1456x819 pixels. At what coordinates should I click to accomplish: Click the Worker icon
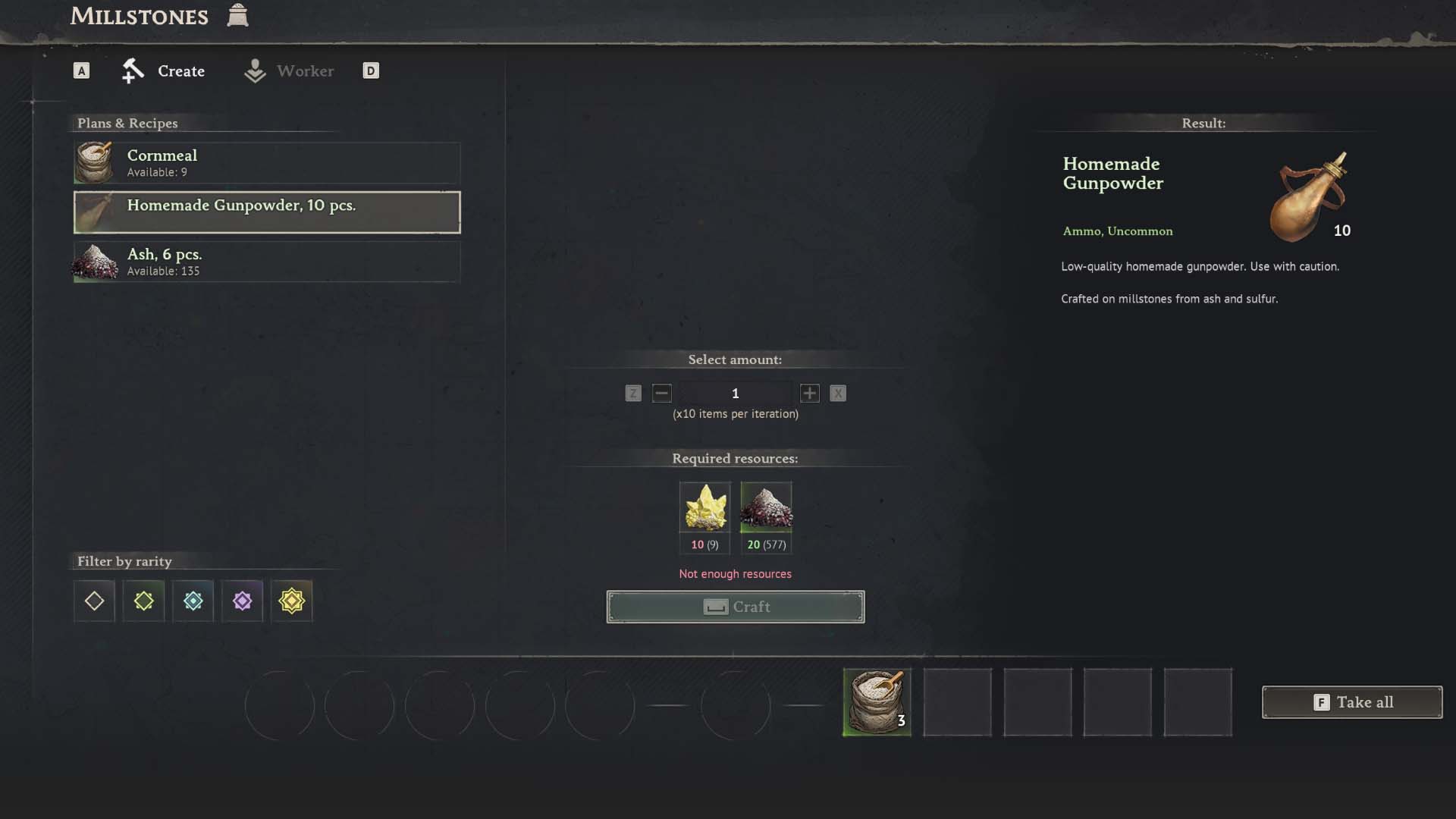pyautogui.click(x=255, y=71)
